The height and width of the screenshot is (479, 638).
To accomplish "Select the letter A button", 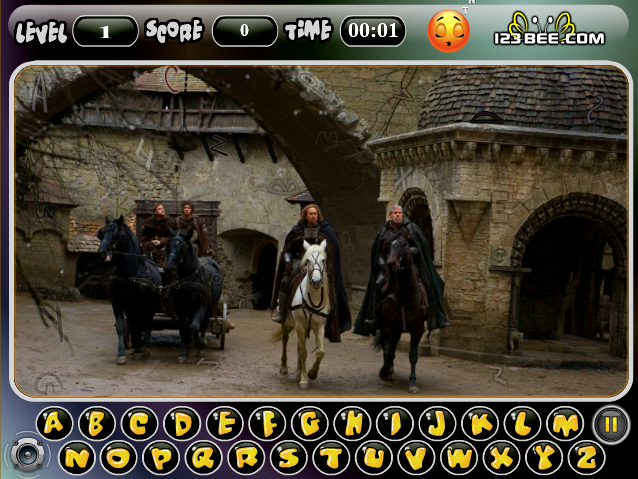I will tap(54, 424).
